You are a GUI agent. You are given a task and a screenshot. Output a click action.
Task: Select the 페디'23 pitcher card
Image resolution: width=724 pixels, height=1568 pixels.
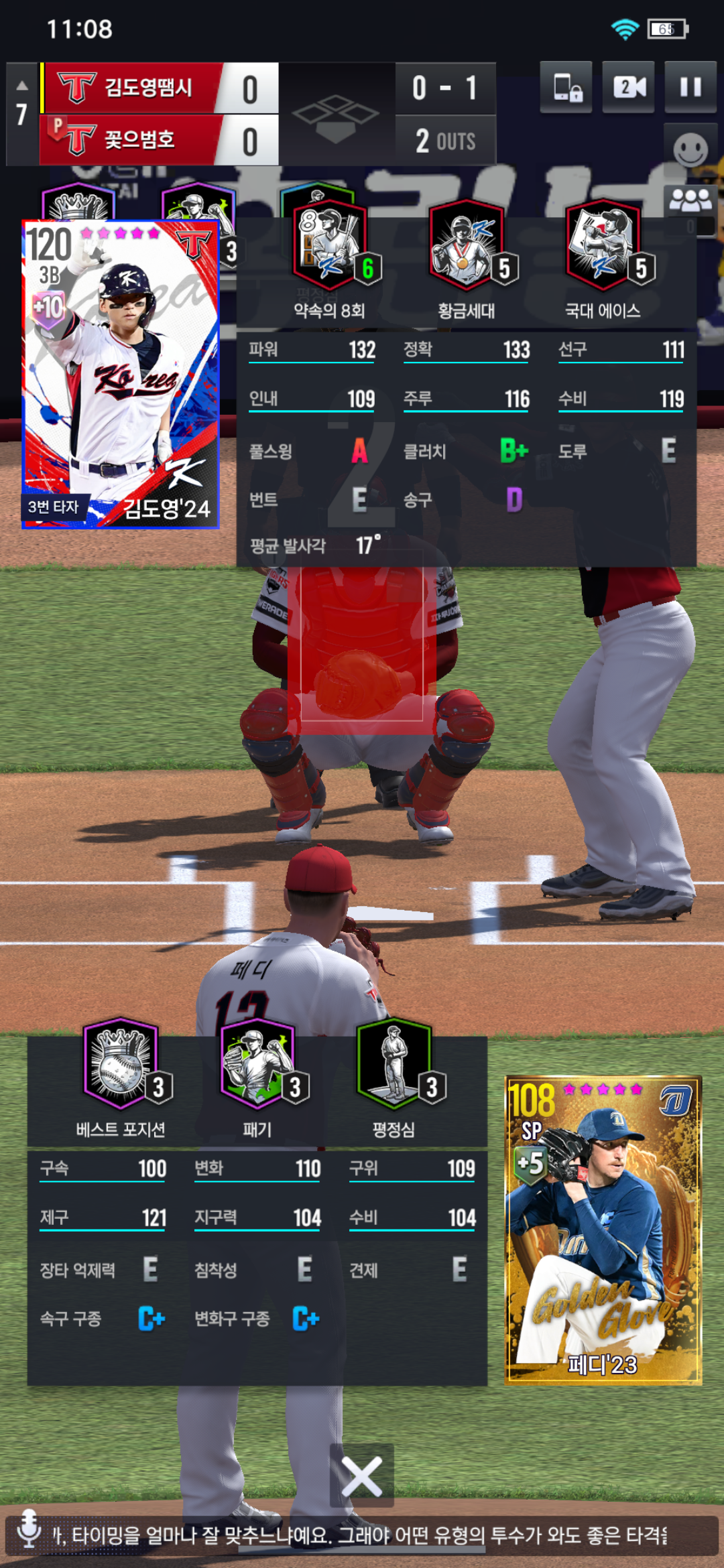[x=603, y=1229]
